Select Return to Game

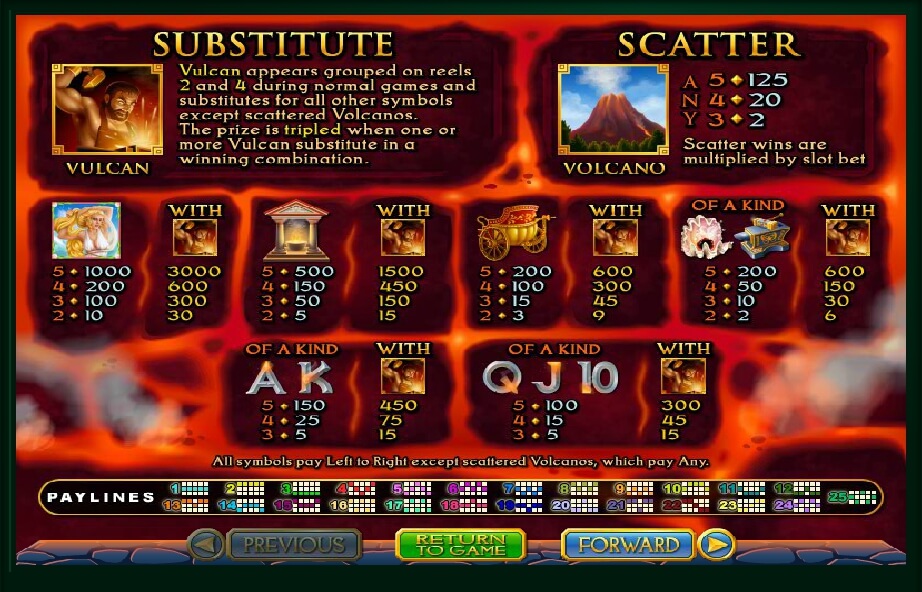[461, 544]
